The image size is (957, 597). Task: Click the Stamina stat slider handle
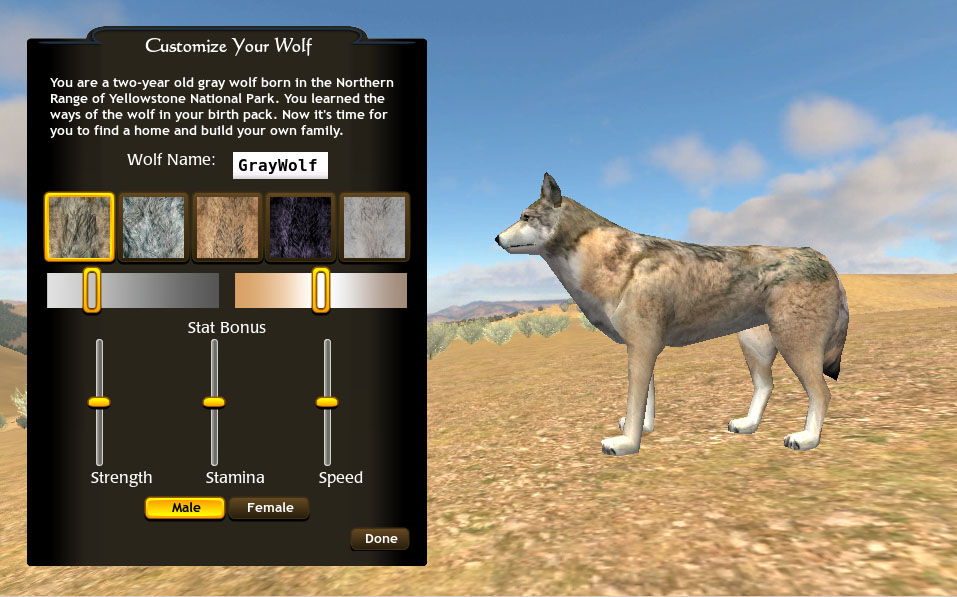pyautogui.click(x=214, y=402)
